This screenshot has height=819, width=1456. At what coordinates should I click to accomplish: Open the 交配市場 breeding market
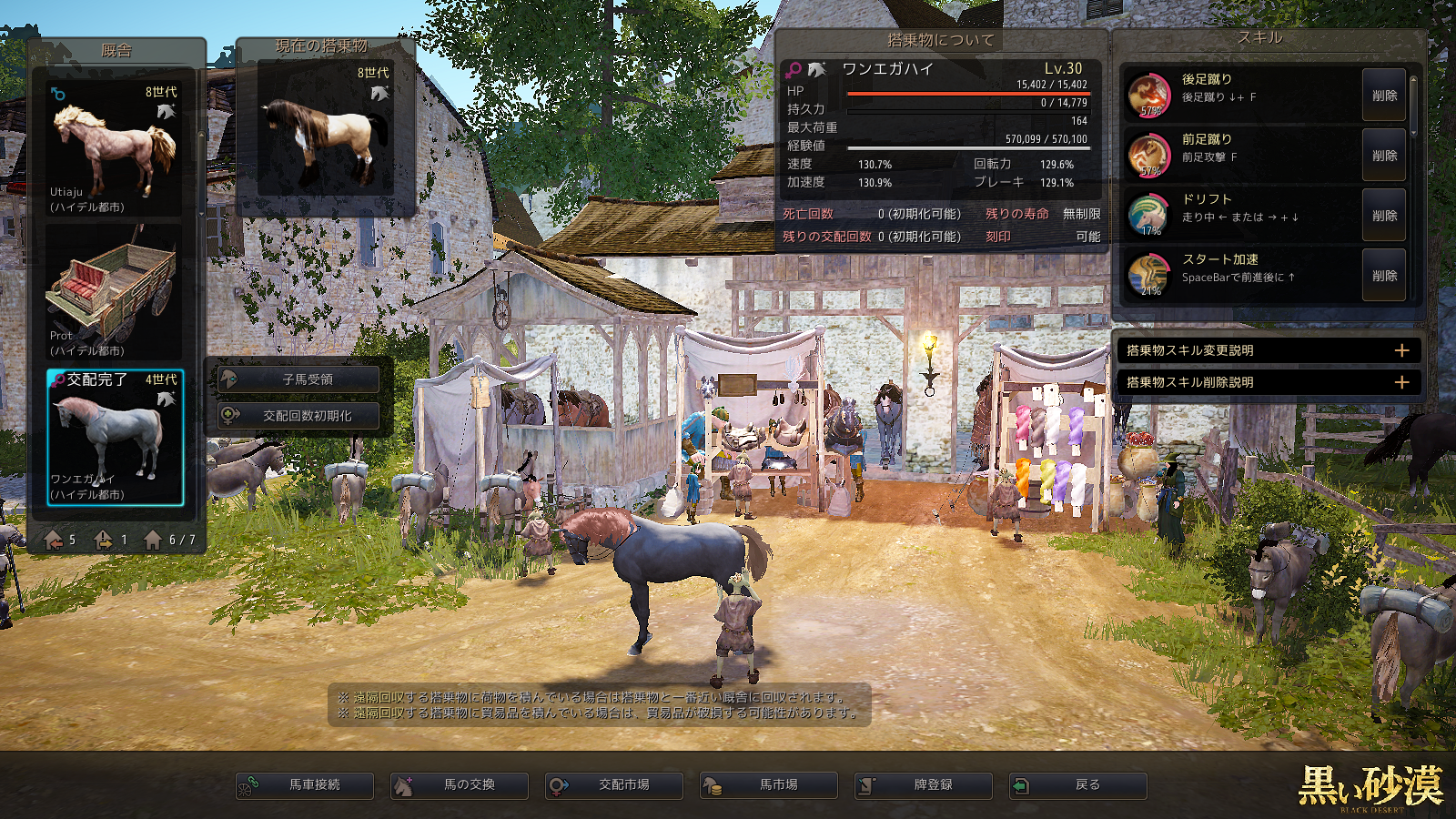tap(614, 785)
